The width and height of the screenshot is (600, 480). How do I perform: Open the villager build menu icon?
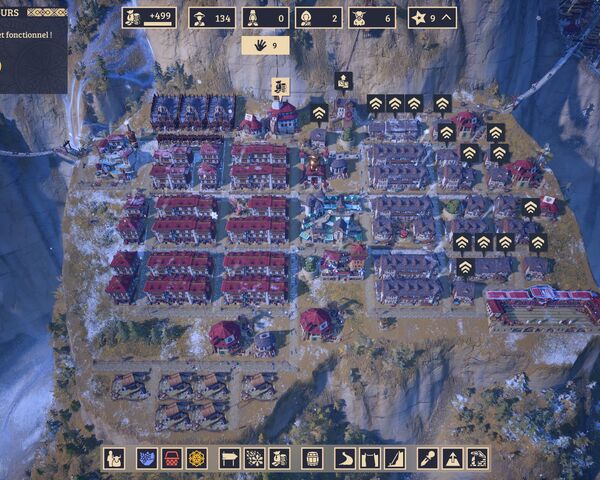(114, 458)
